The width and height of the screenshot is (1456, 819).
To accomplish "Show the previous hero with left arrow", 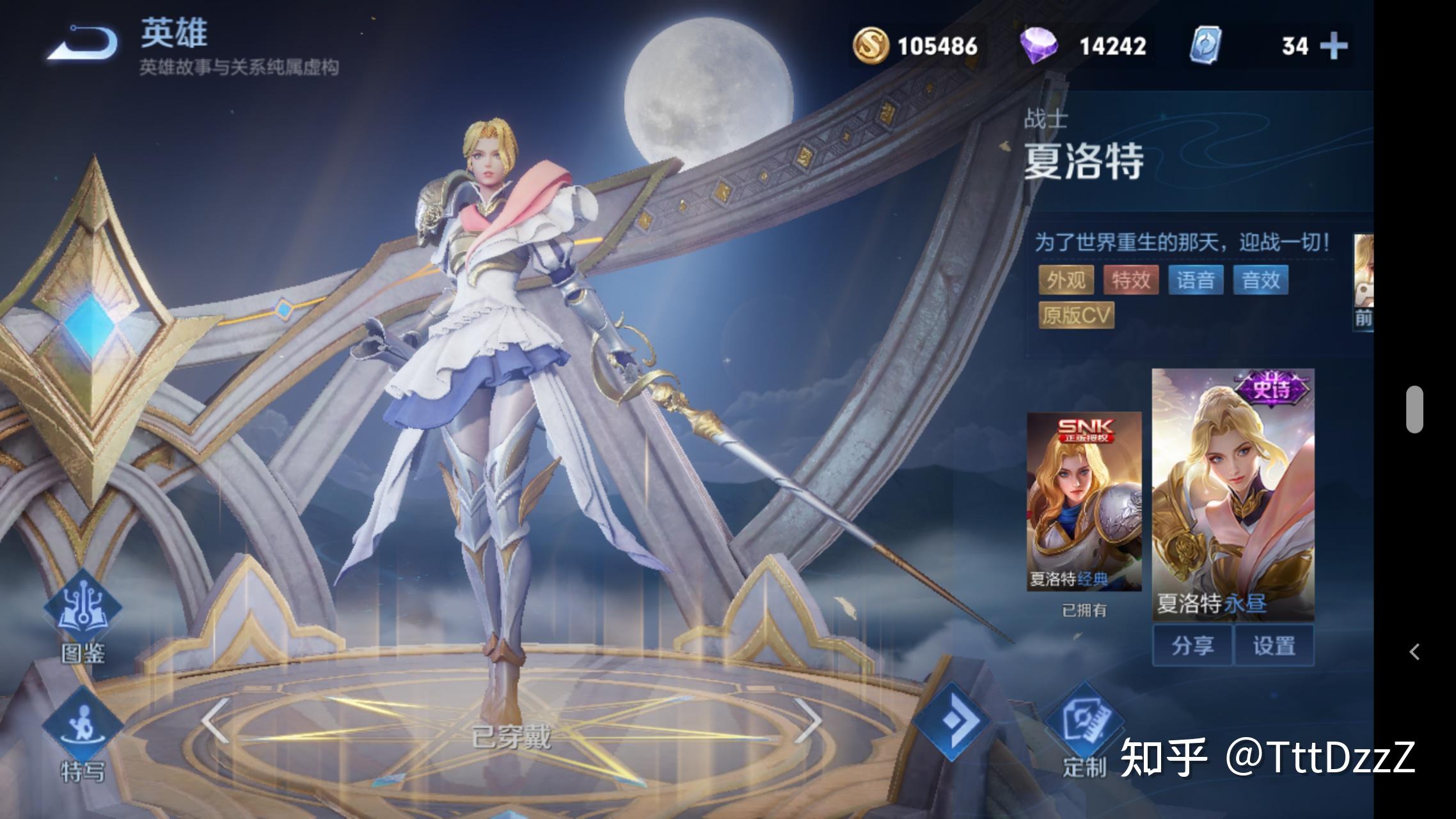I will click(215, 720).
